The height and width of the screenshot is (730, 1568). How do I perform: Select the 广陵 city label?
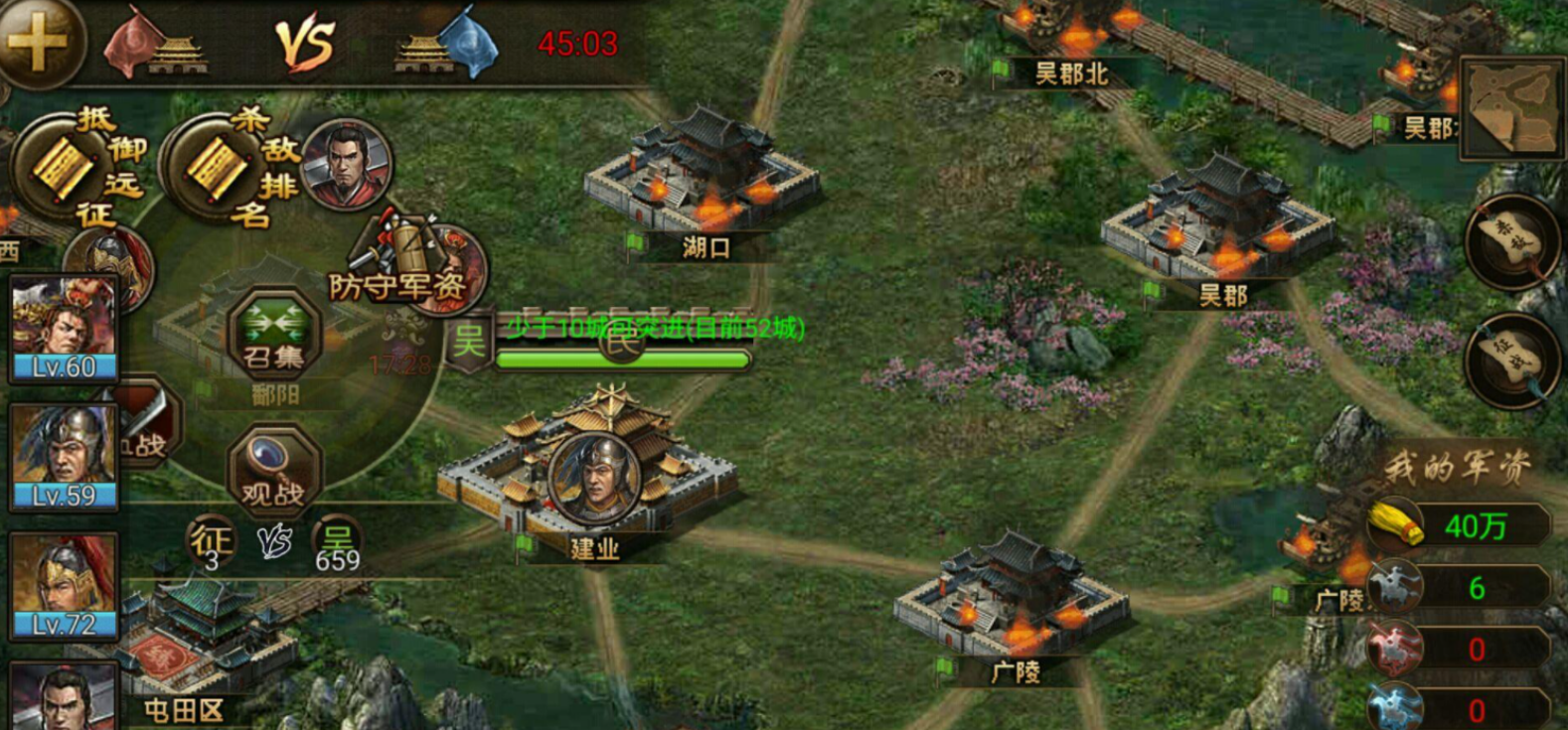point(1015,672)
